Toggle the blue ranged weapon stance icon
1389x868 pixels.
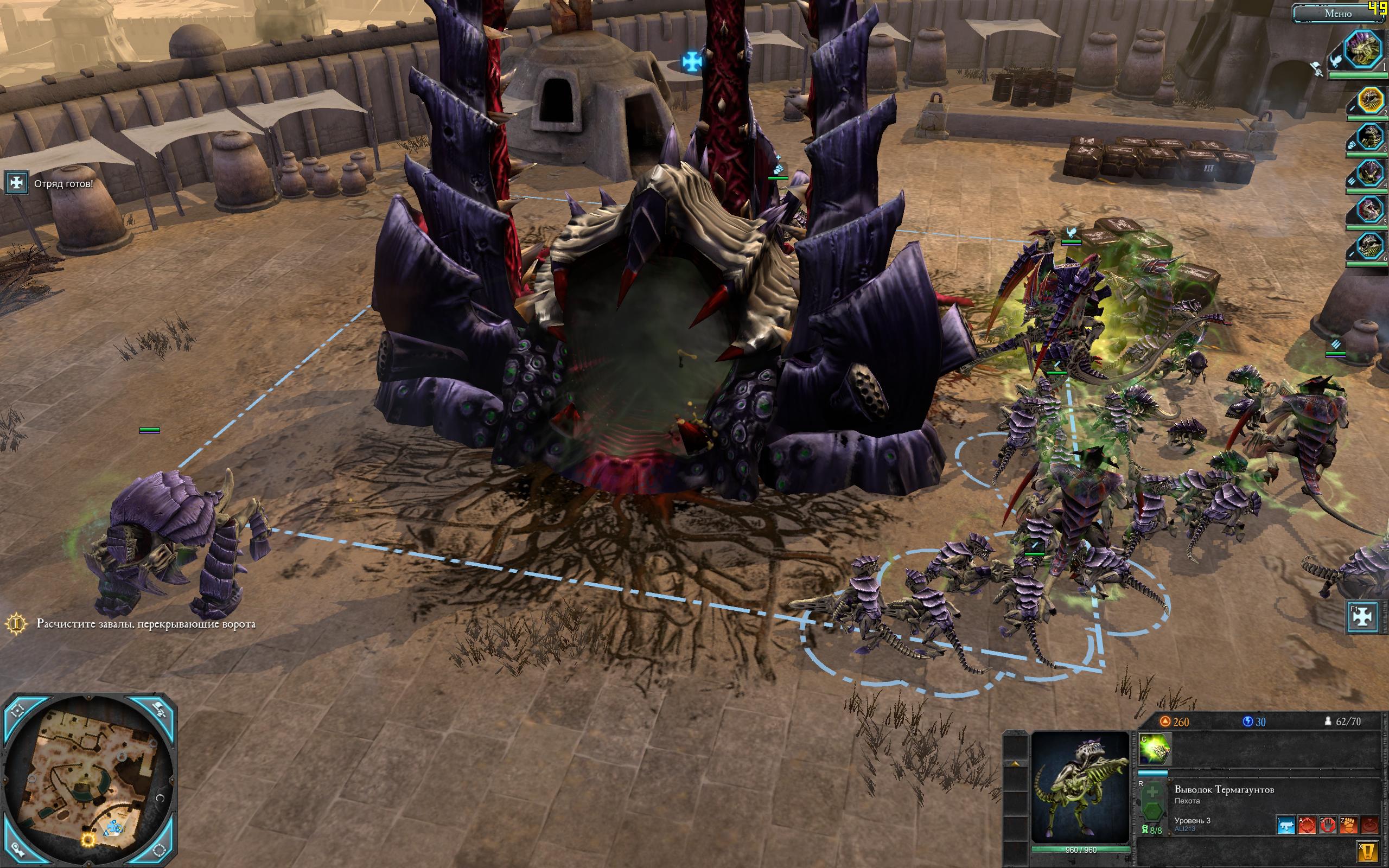[1286, 825]
